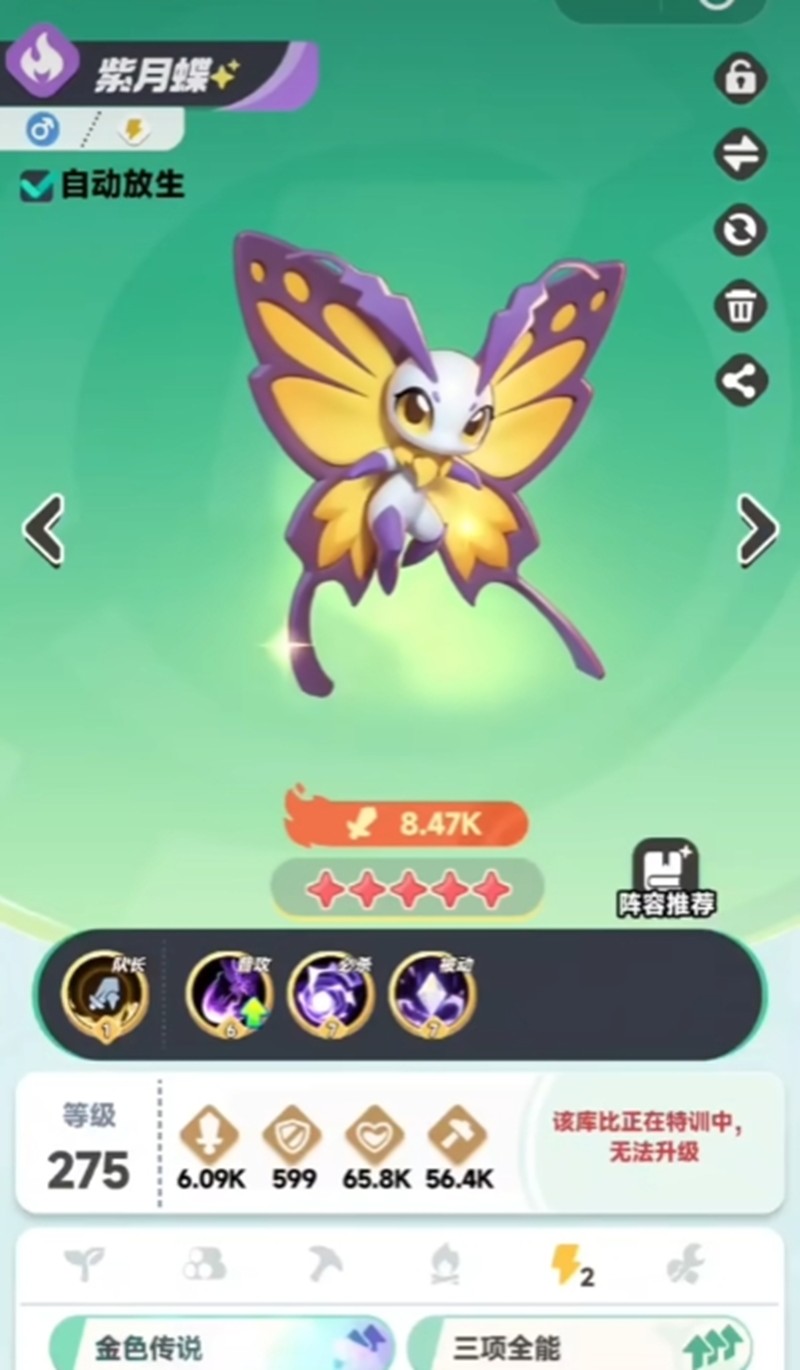Click the trash can release icon
This screenshot has width=800, height=1370.
[740, 305]
